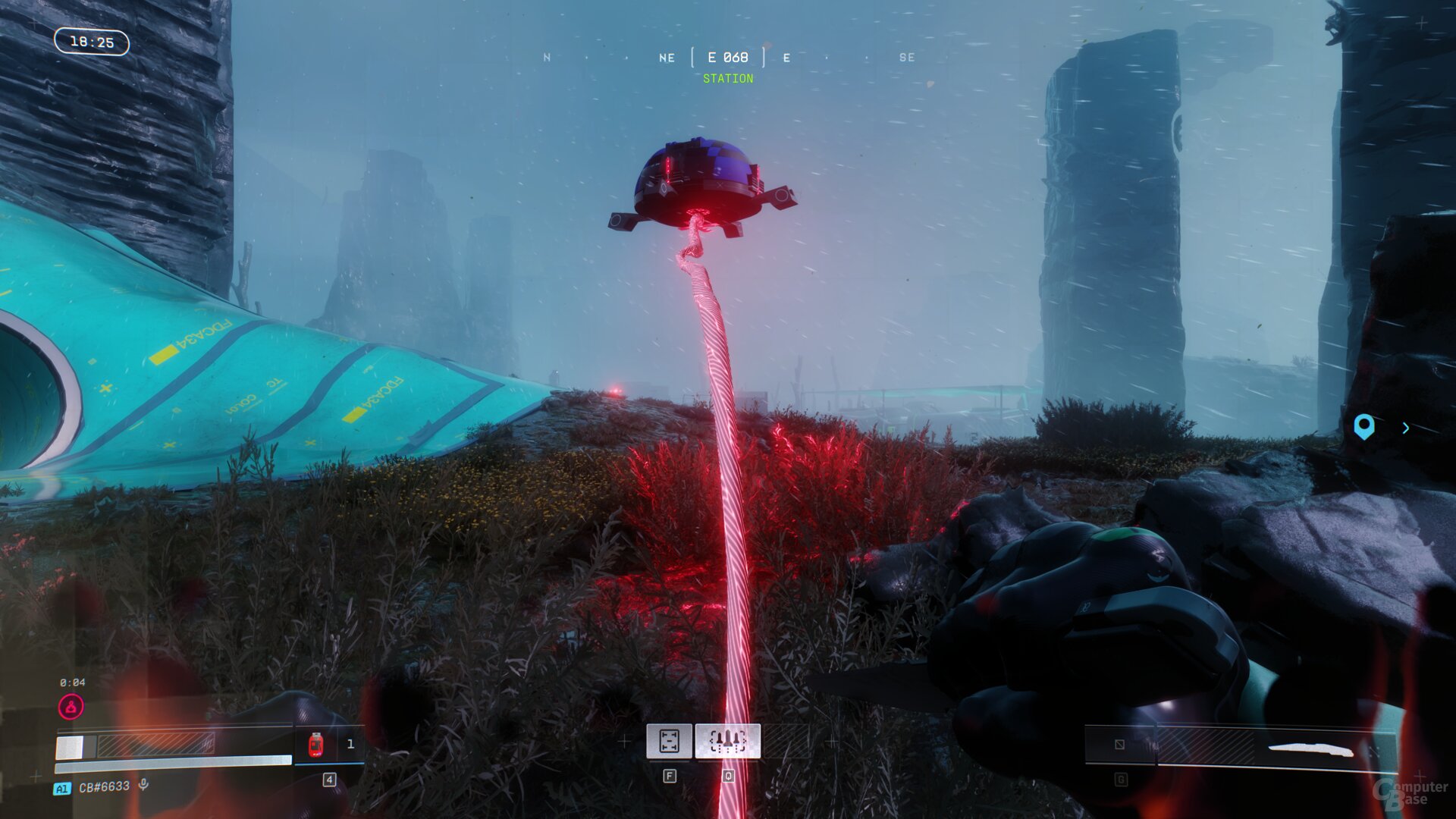Select the red consumable canister slot
This screenshot has width=1456, height=819.
pos(316,745)
